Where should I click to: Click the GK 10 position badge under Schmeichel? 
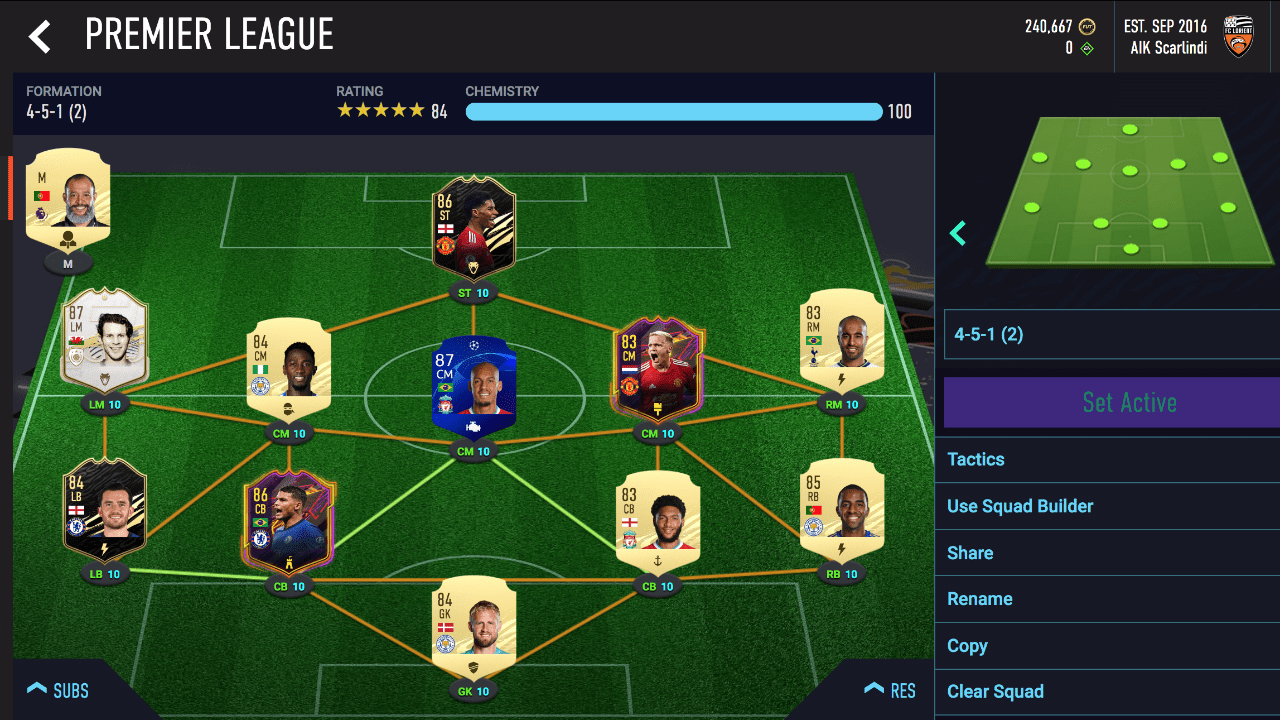click(475, 690)
